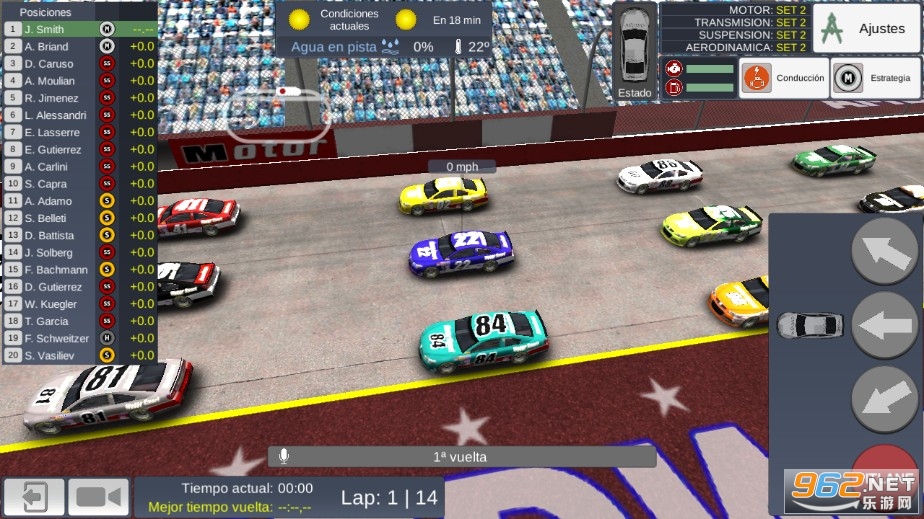Image resolution: width=924 pixels, height=519 pixels.
Task: Exit the race with the door icon
Action: pyautogui.click(x=34, y=497)
